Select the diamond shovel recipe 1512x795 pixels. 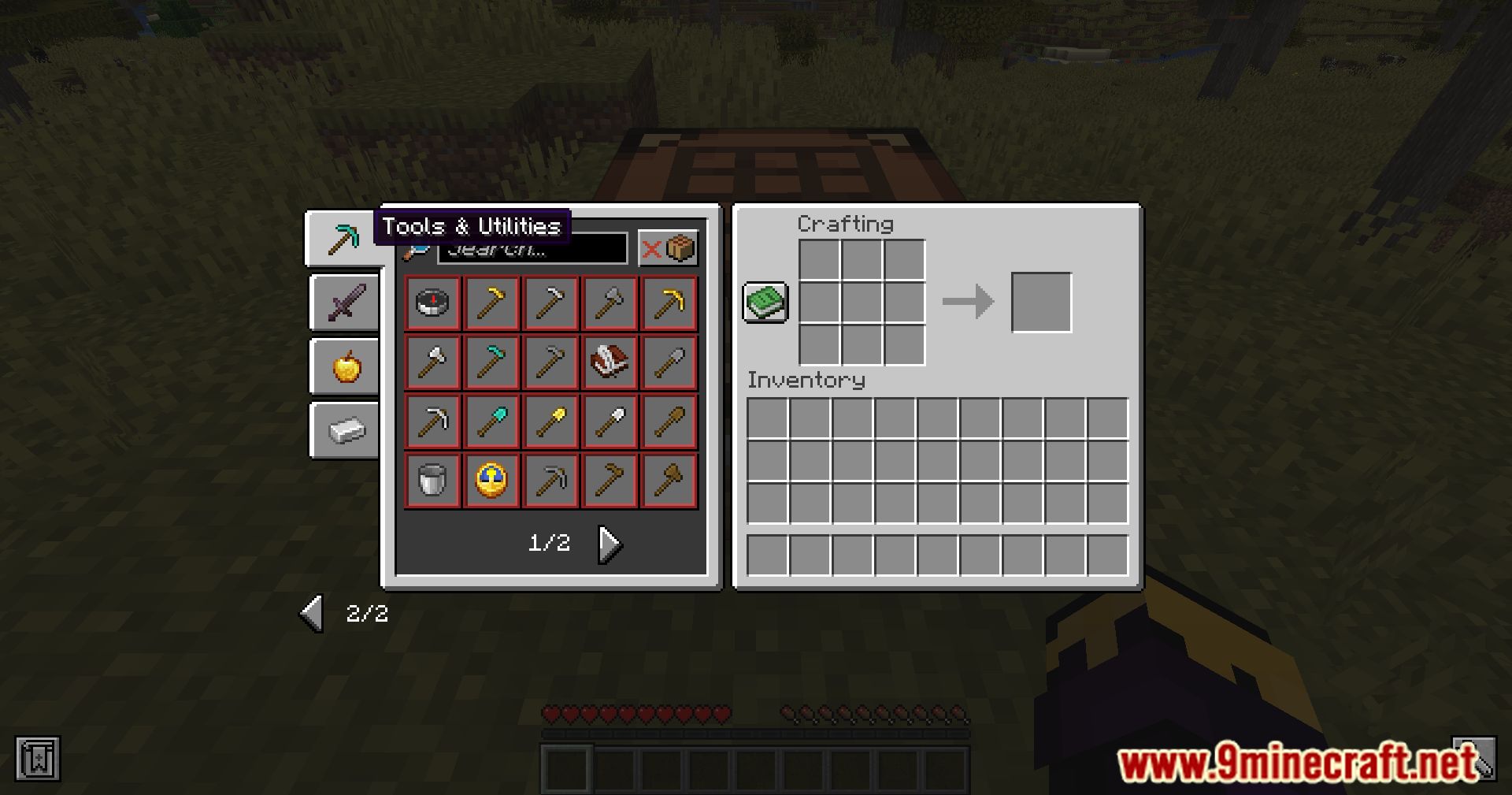coord(491,422)
